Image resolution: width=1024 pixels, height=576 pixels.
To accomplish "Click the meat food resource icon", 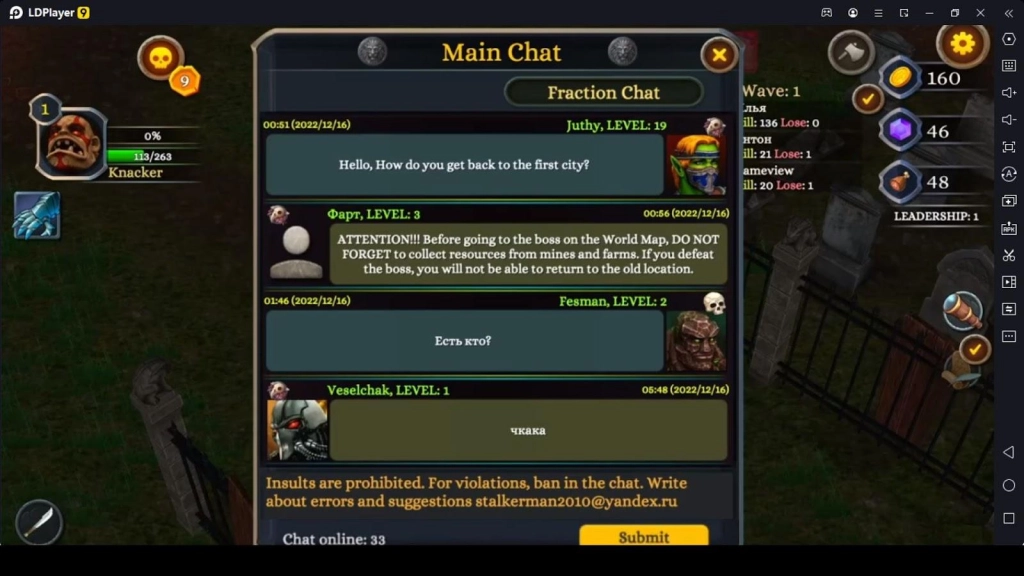I will point(899,182).
